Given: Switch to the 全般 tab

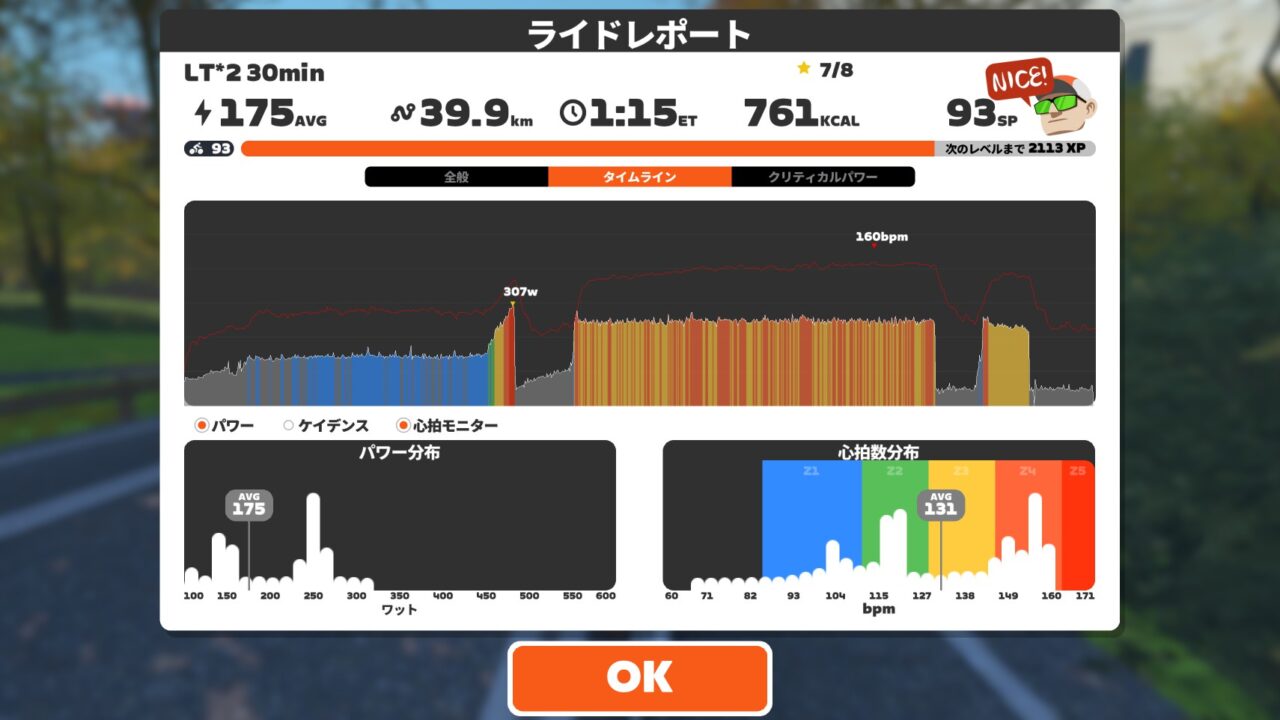Looking at the screenshot, I should coord(456,177).
